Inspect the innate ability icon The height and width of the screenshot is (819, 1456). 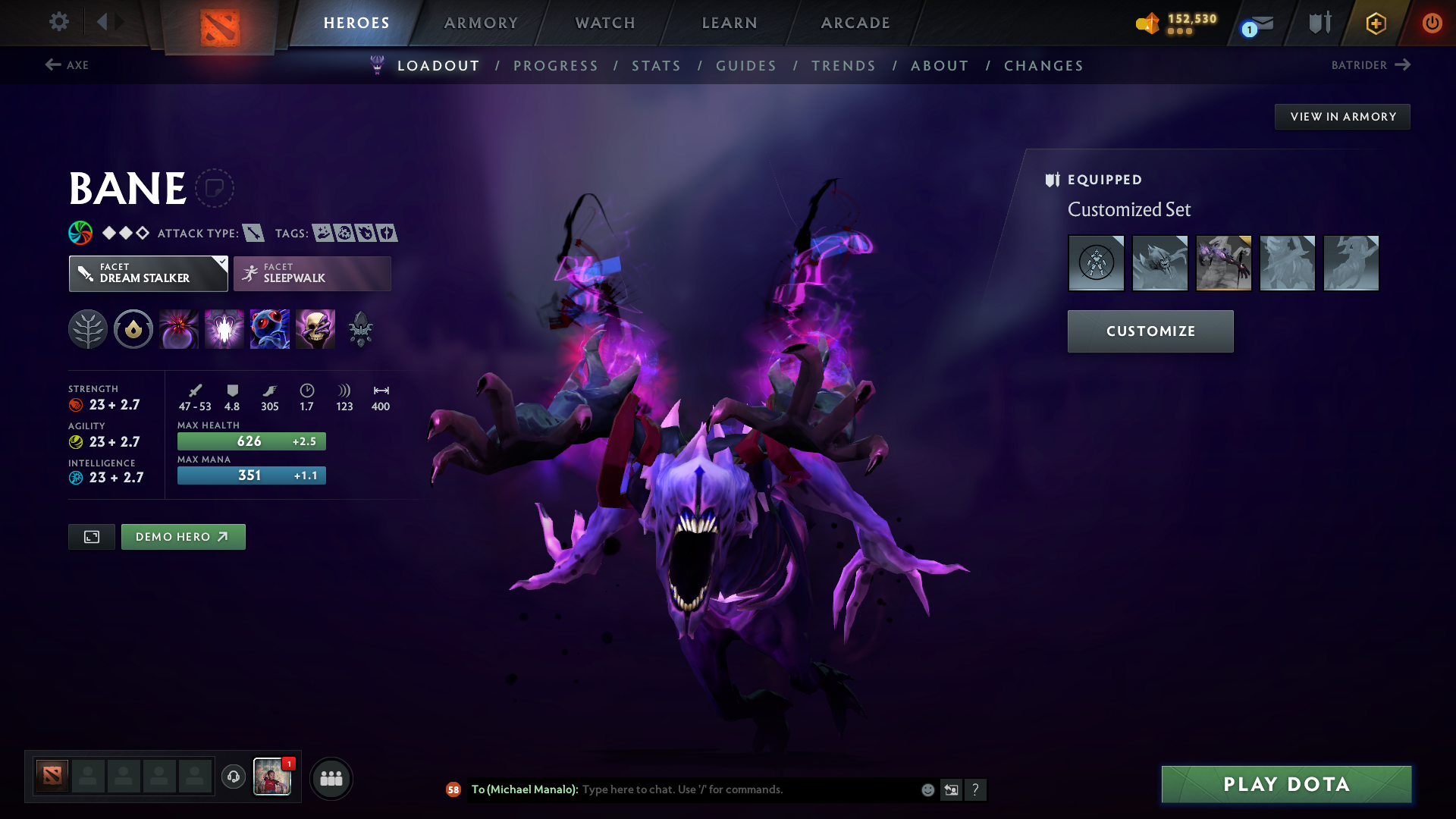pyautogui.click(x=133, y=329)
